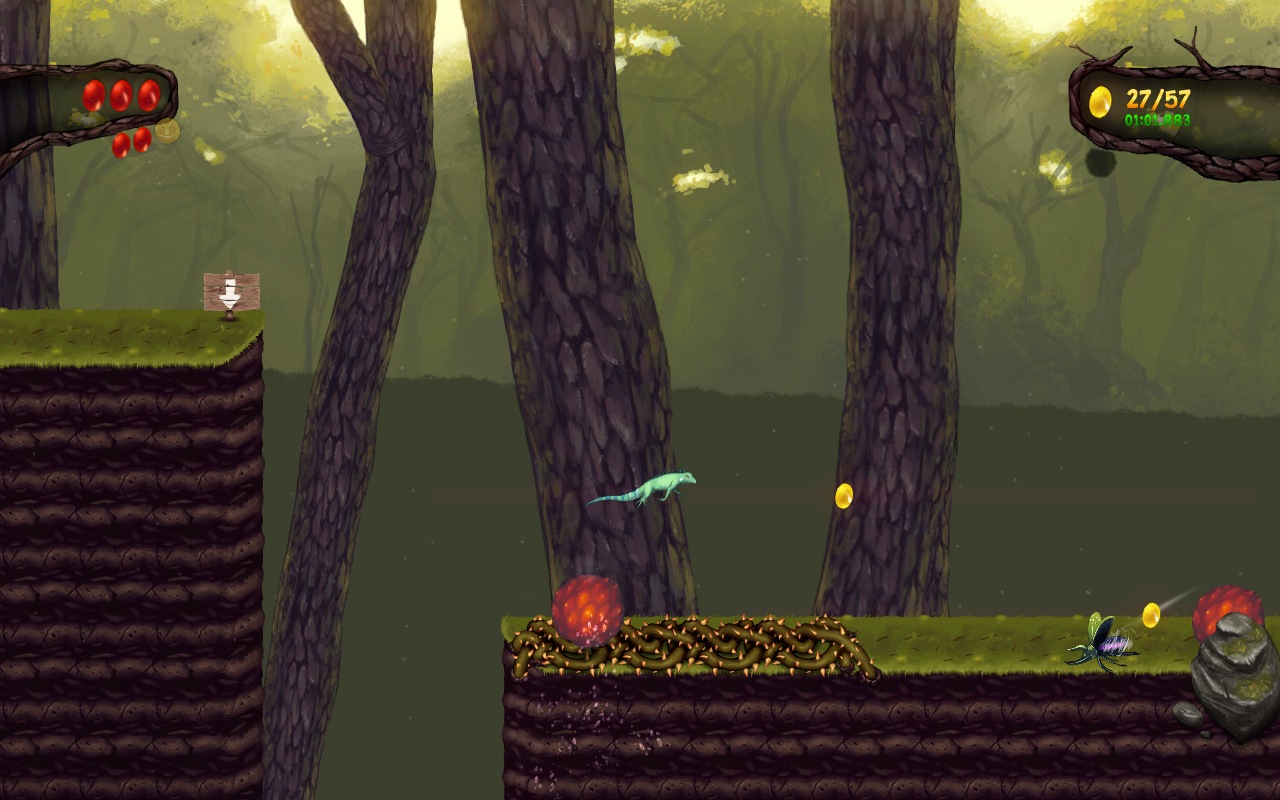The image size is (1280, 800).
Task: Click the dark seed pod near the HUD branch
Action: coord(1099,163)
